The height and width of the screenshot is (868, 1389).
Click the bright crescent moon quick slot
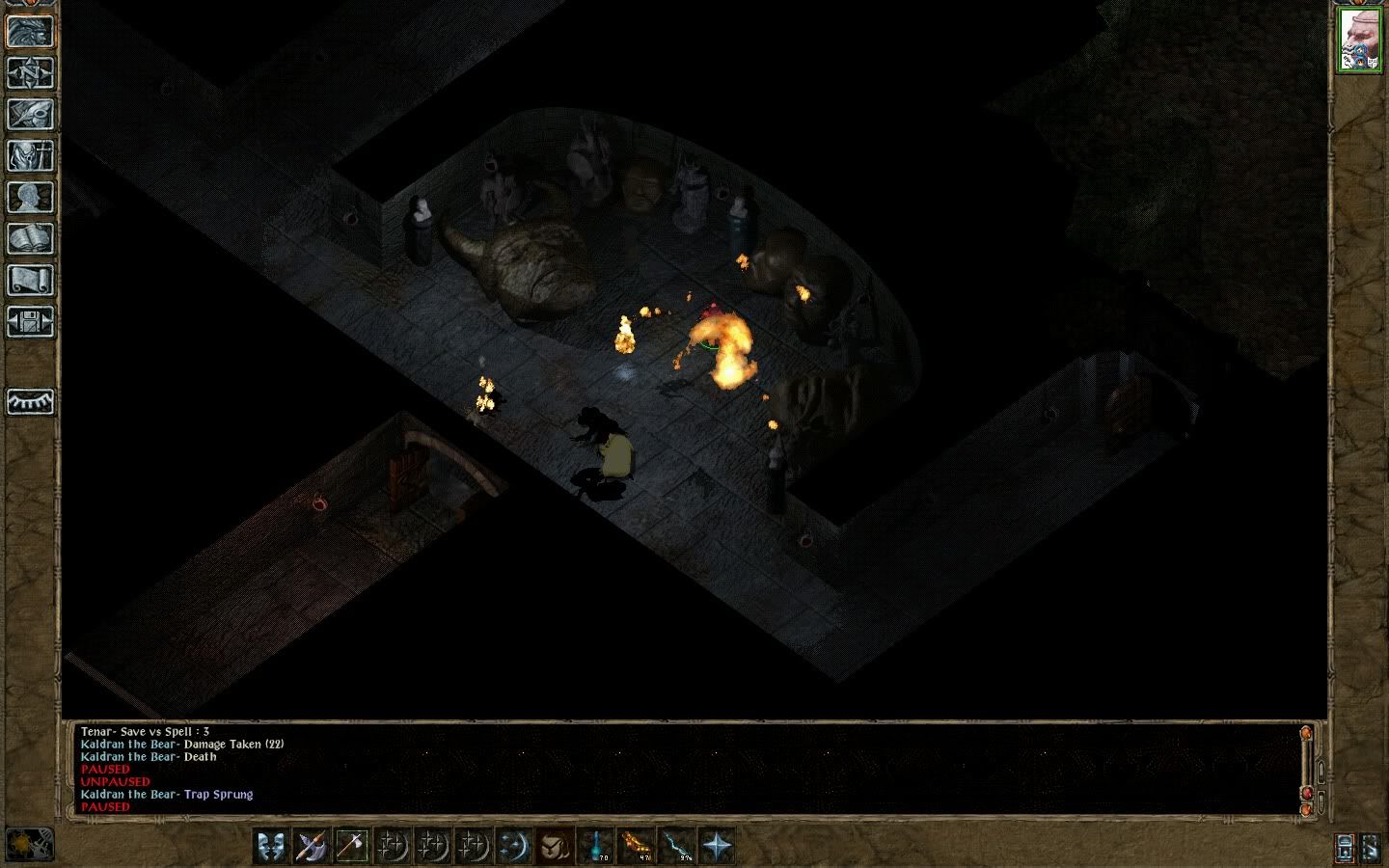point(514,846)
